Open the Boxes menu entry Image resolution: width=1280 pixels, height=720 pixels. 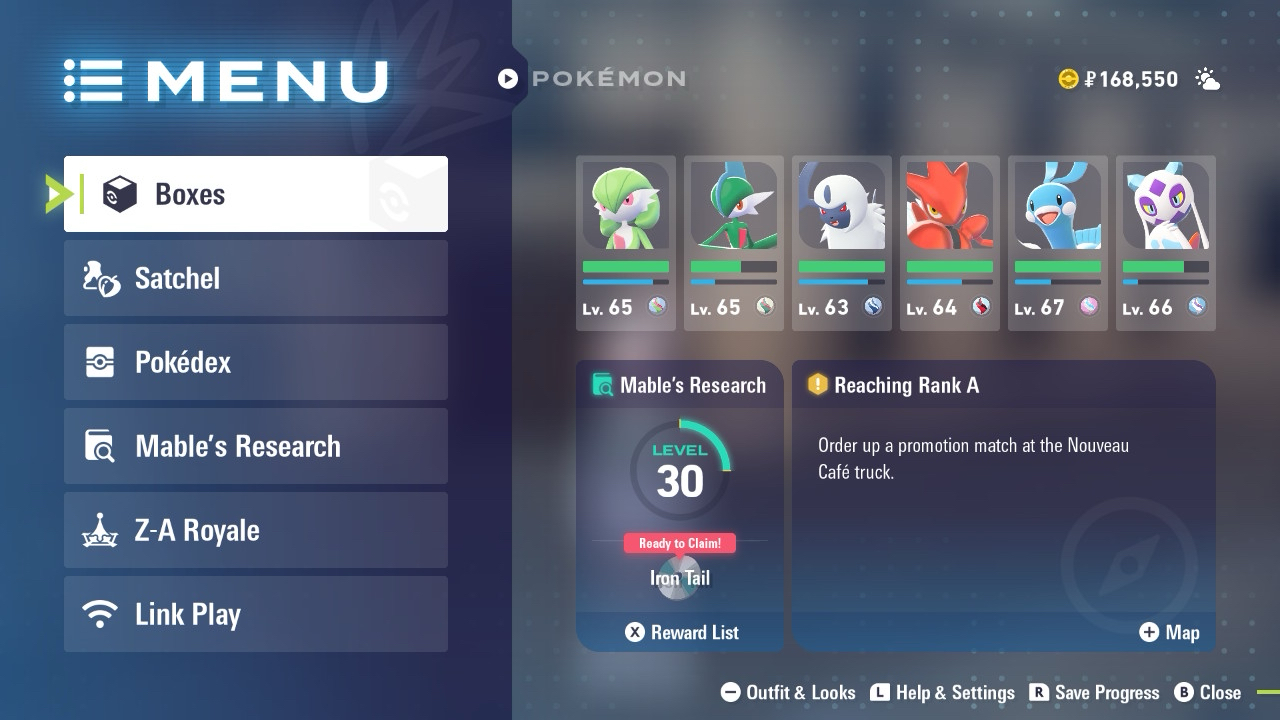click(255, 194)
